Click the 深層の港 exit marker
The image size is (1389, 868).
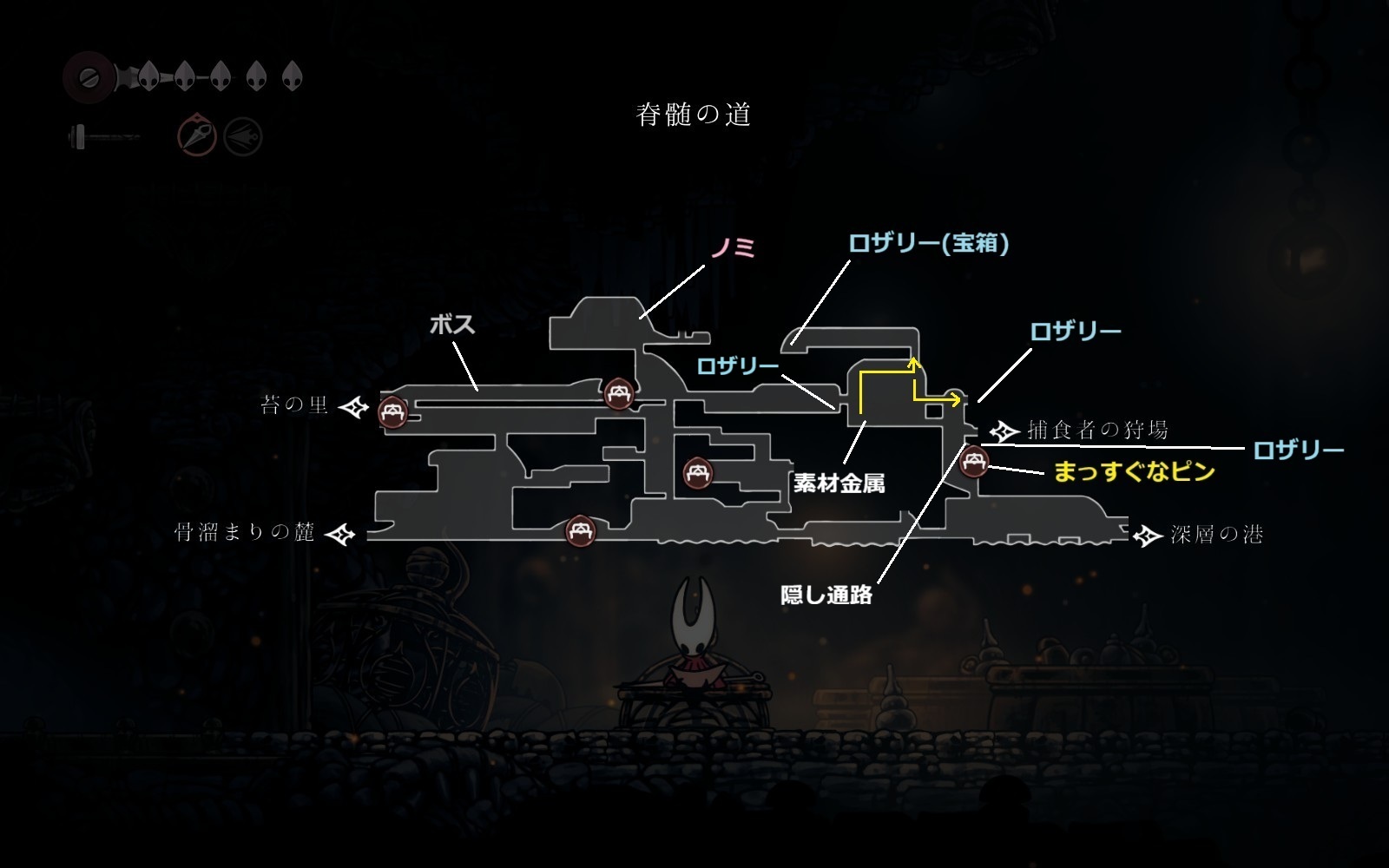(1148, 536)
